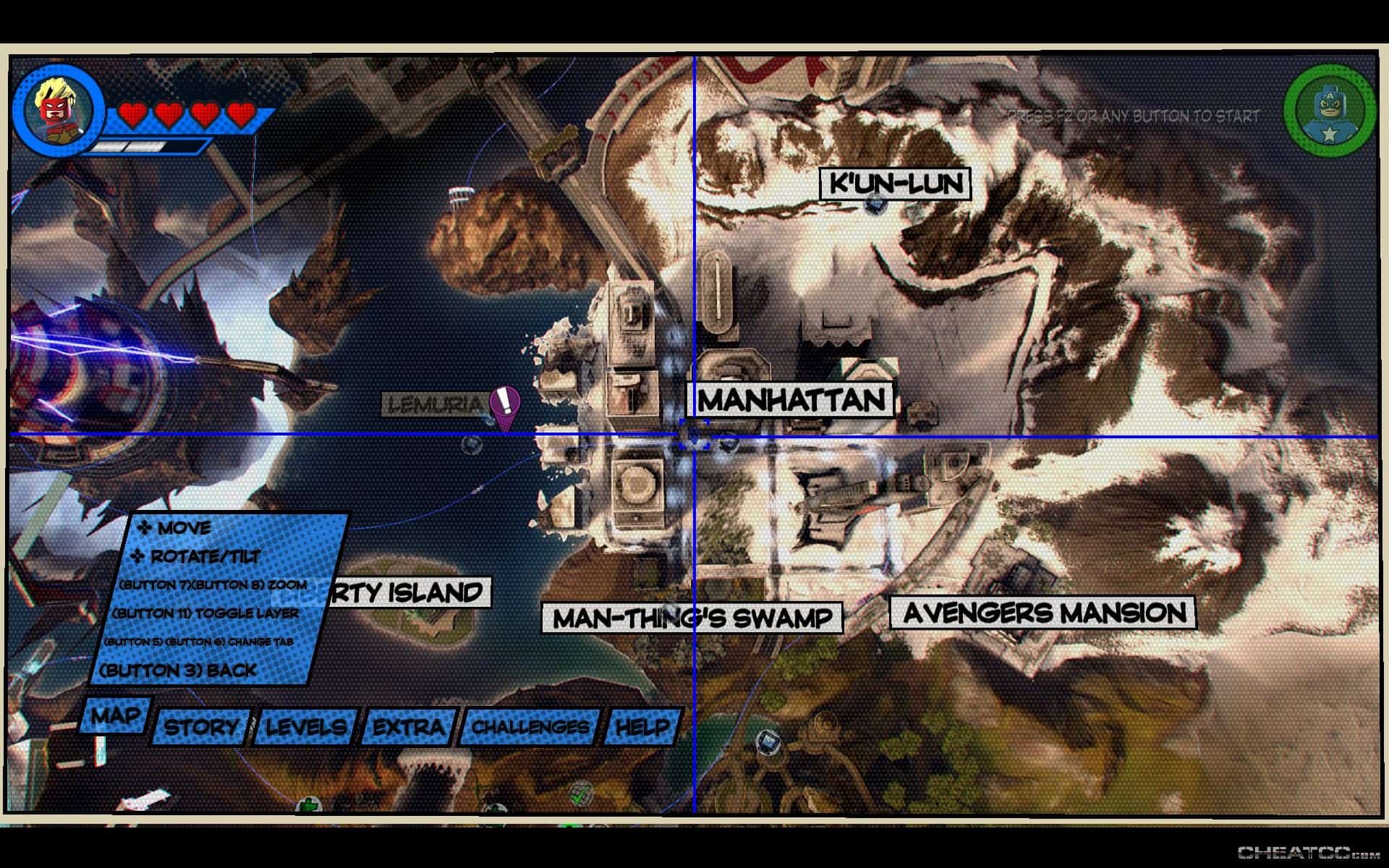Open the Story tab
Viewport: 1389px width, 868px height.
click(x=201, y=726)
